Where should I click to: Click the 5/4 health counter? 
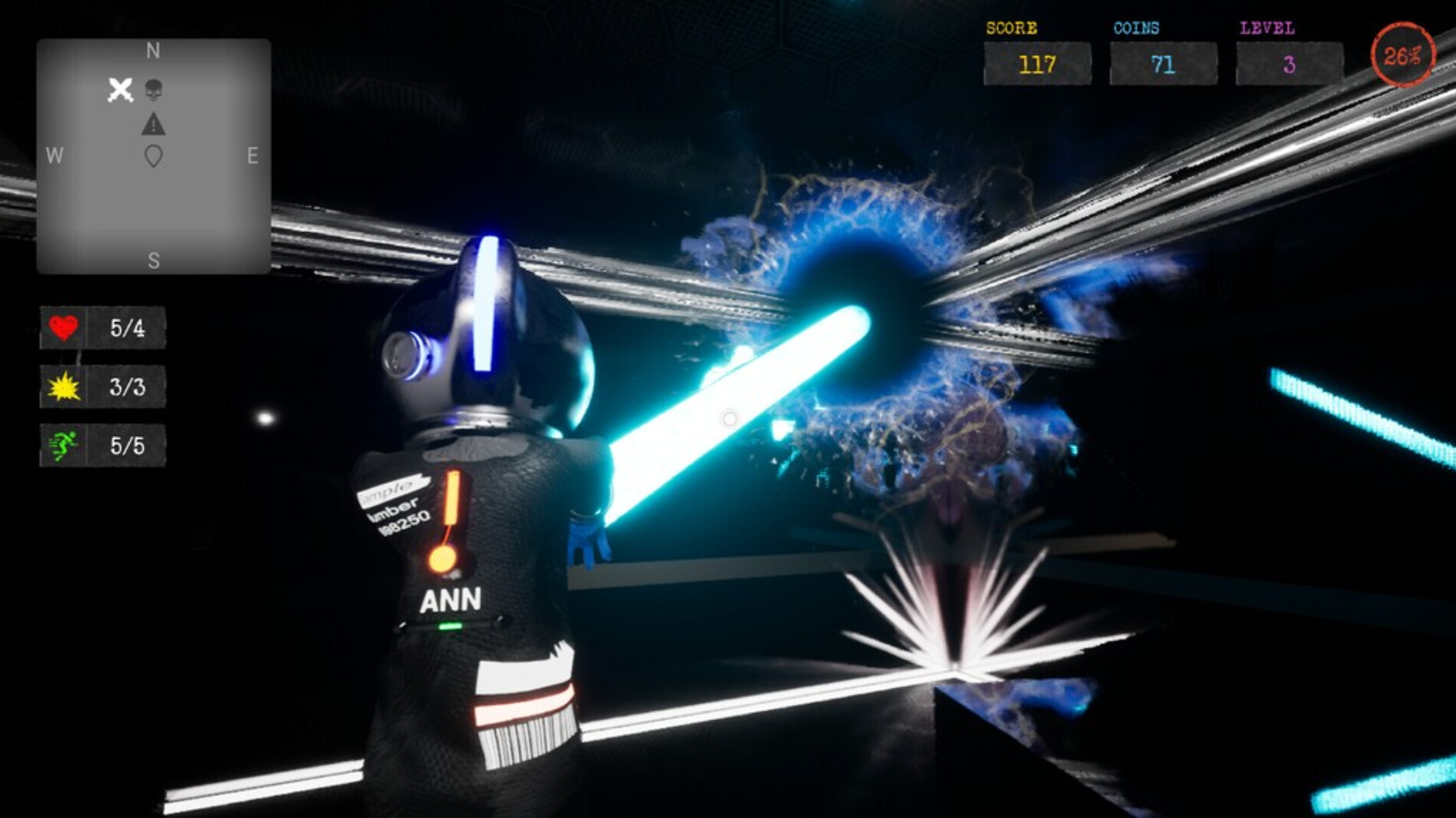click(126, 329)
